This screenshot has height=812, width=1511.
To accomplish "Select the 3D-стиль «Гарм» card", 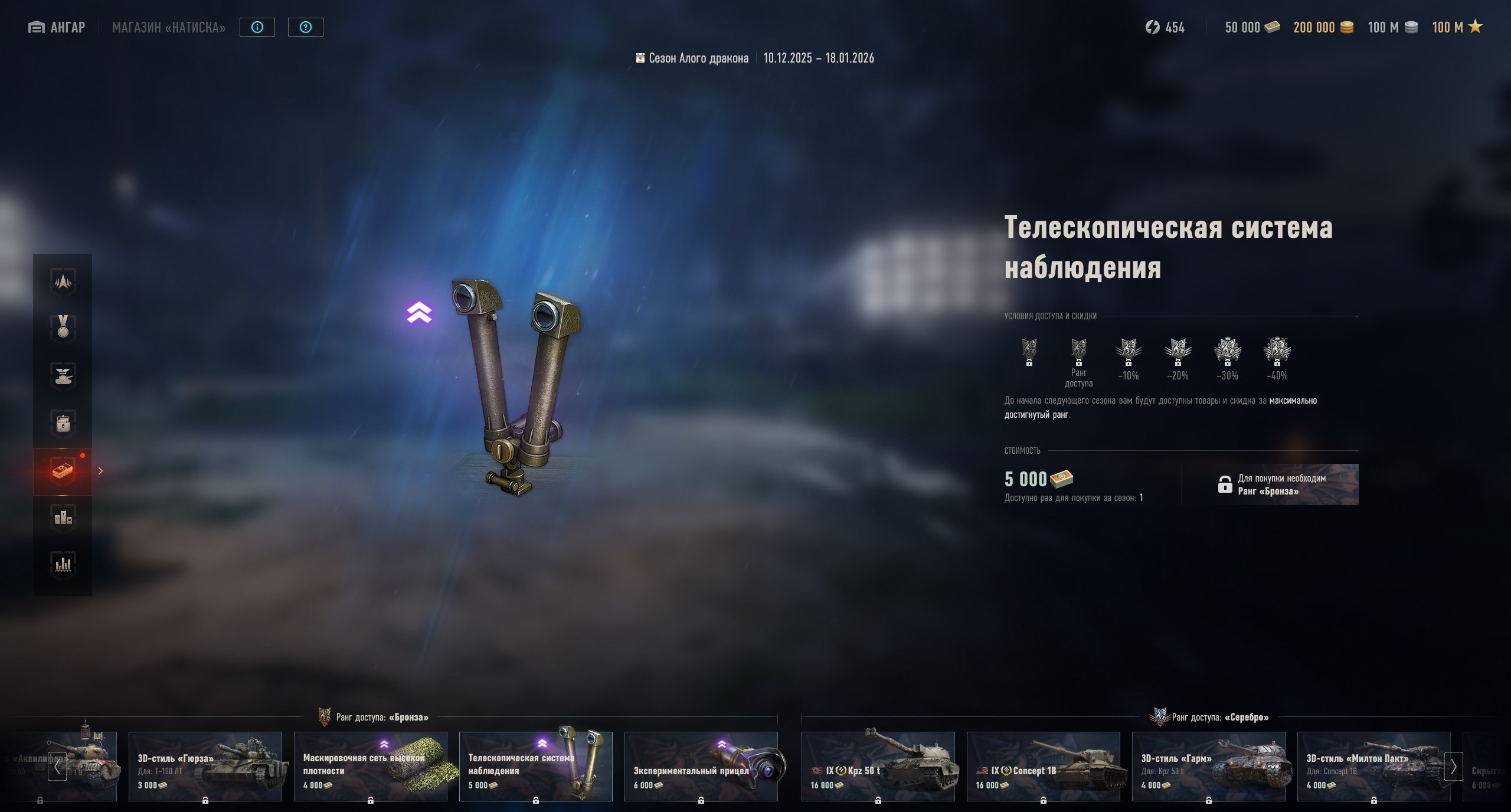I will pyautogui.click(x=1208, y=766).
